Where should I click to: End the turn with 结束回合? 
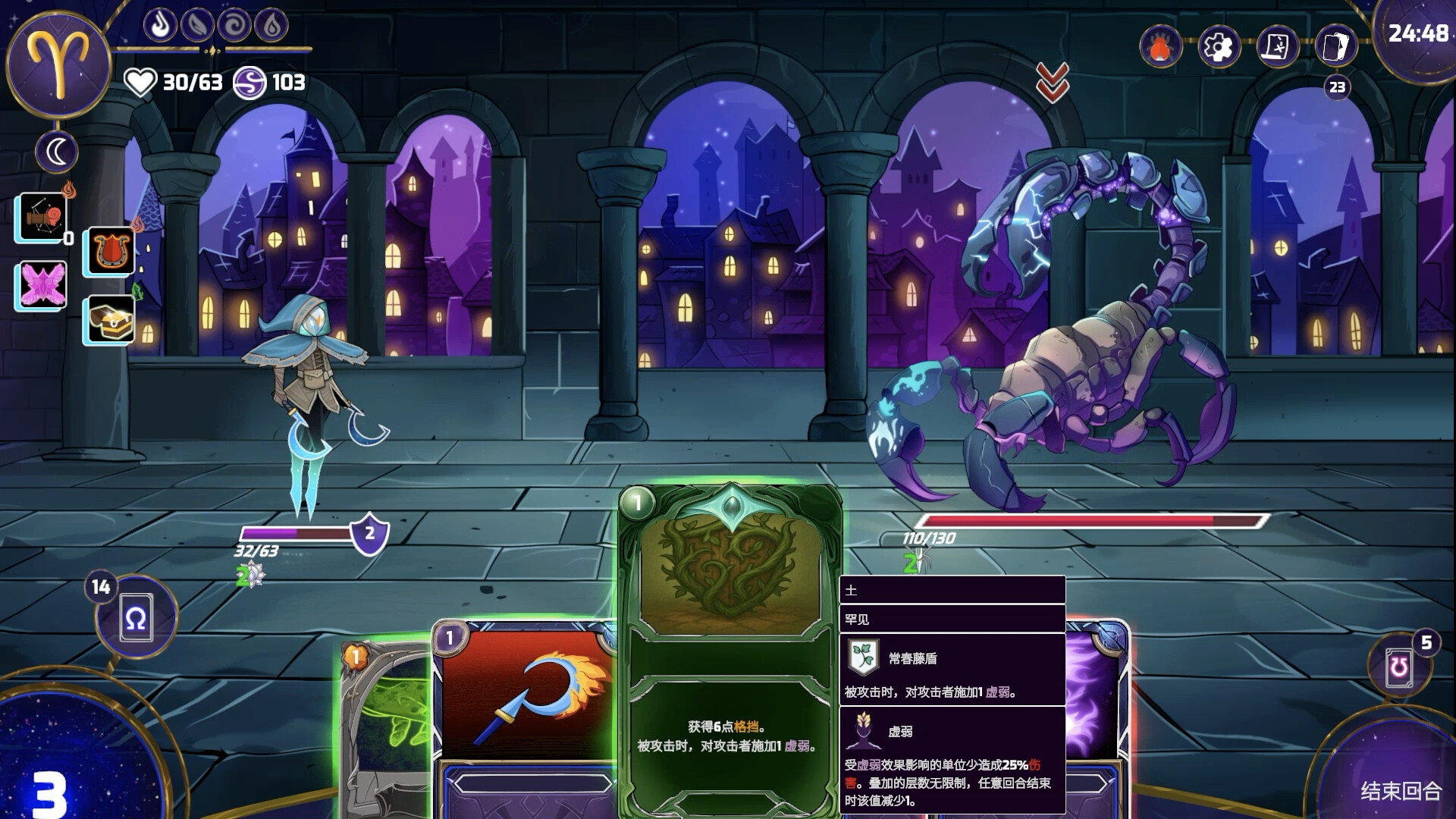click(x=1400, y=790)
